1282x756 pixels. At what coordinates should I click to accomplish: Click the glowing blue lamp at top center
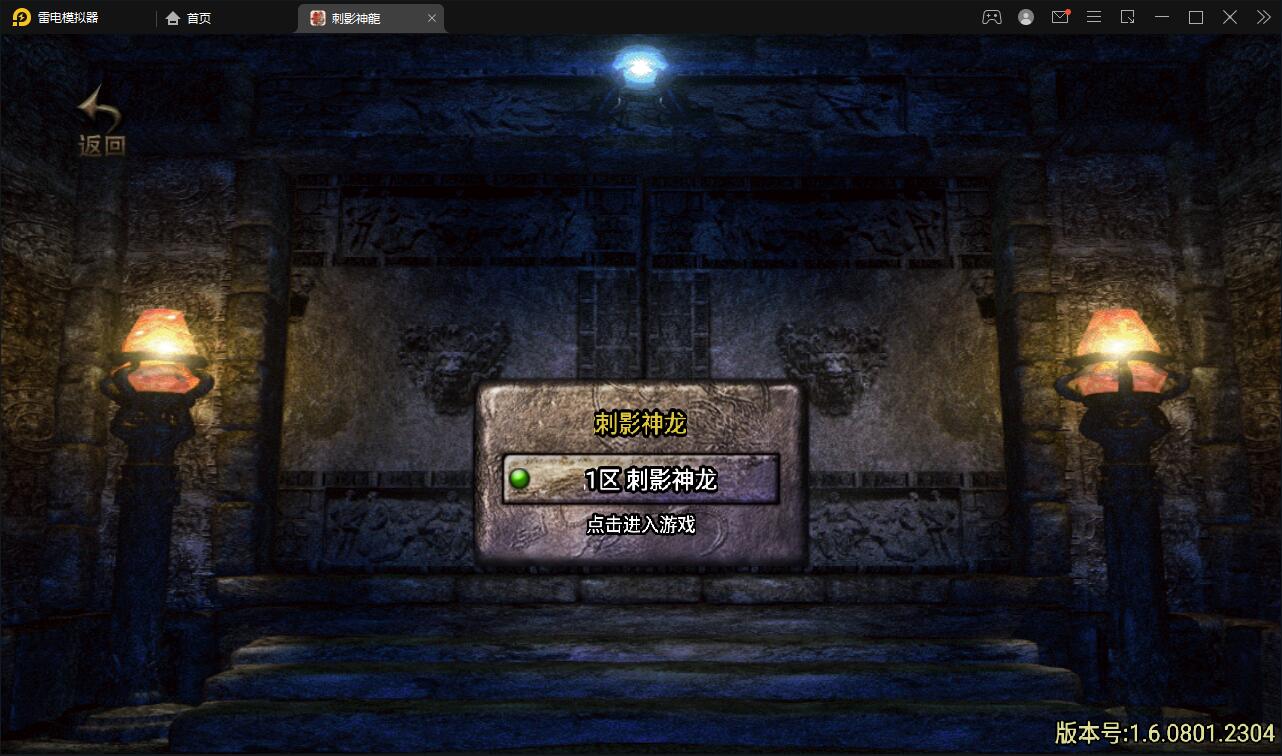click(x=639, y=65)
